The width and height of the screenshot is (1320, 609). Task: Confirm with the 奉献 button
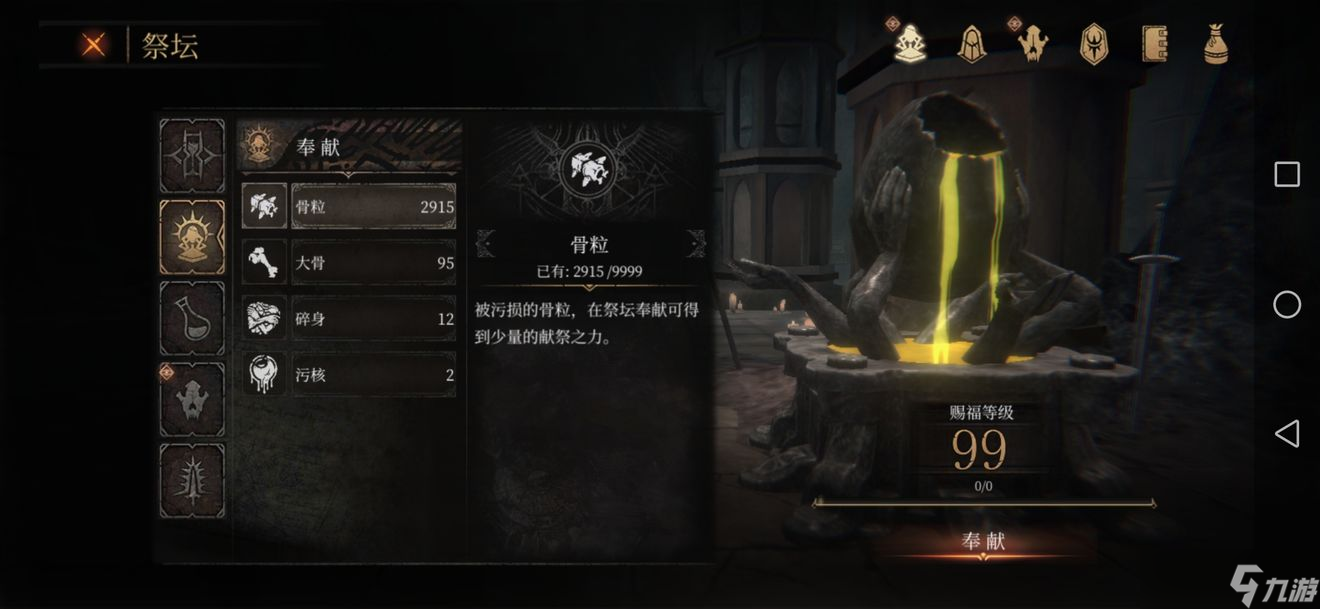coord(982,542)
